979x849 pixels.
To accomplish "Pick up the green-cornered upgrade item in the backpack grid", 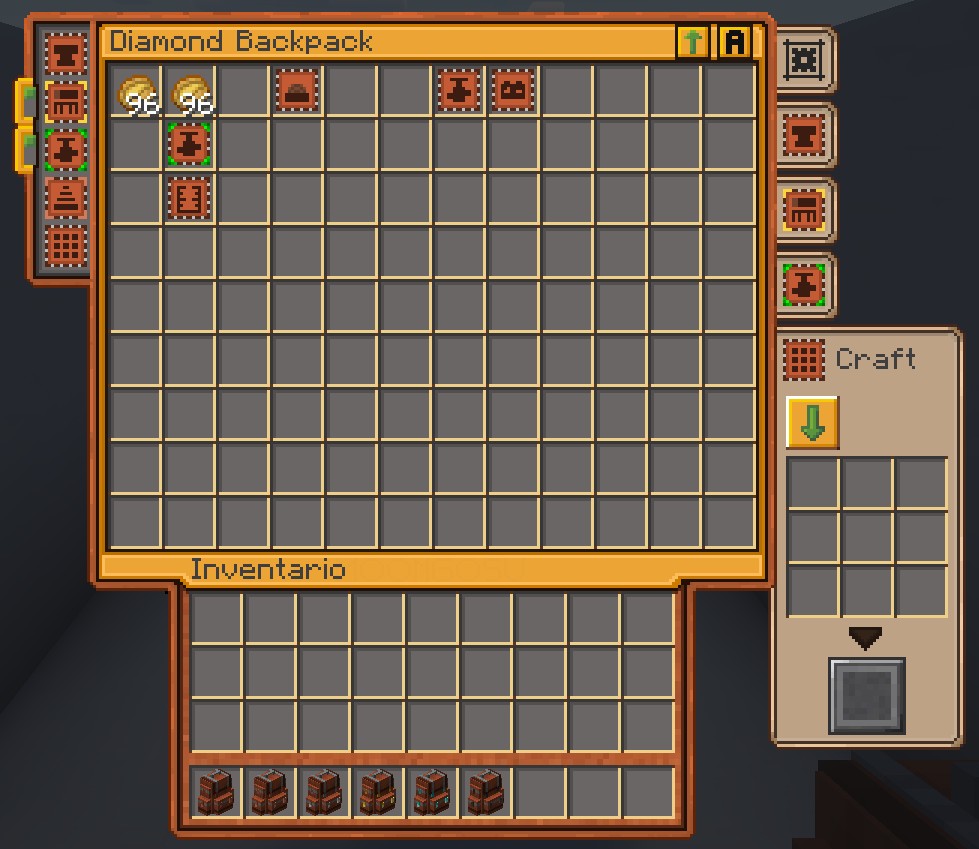I will pyautogui.click(x=188, y=145).
